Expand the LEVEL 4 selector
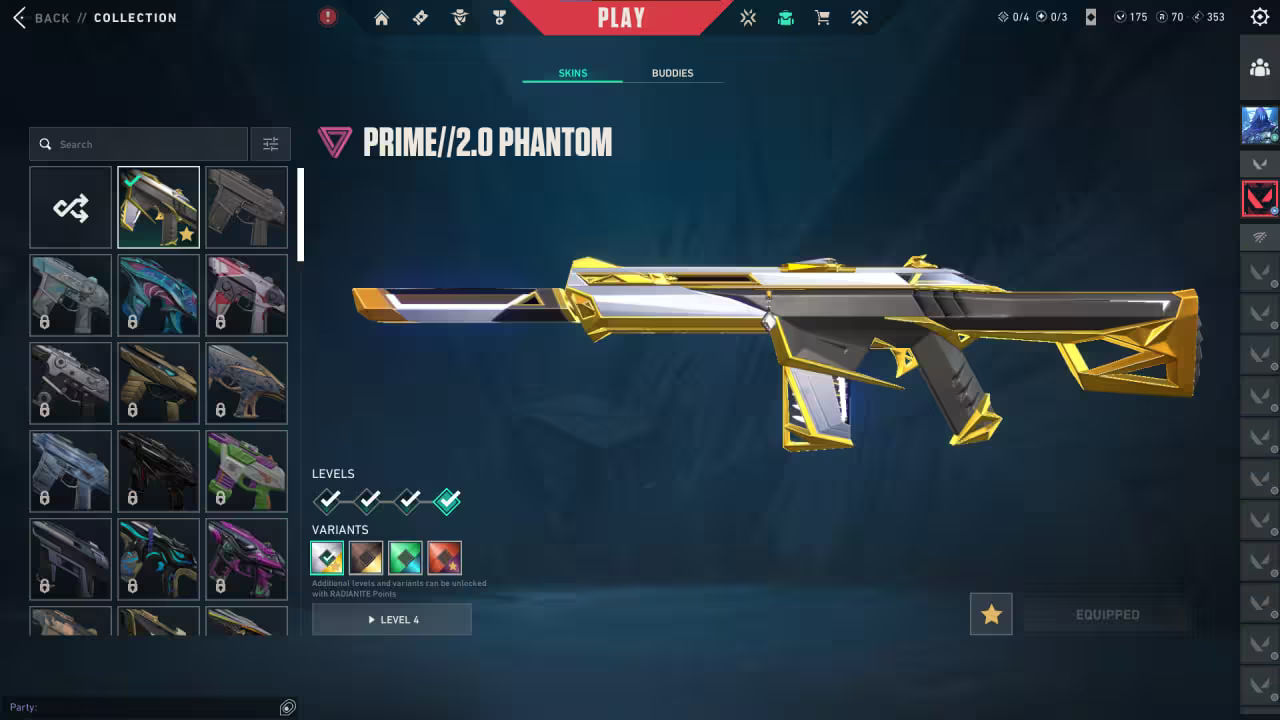Image resolution: width=1280 pixels, height=720 pixels. tap(391, 619)
